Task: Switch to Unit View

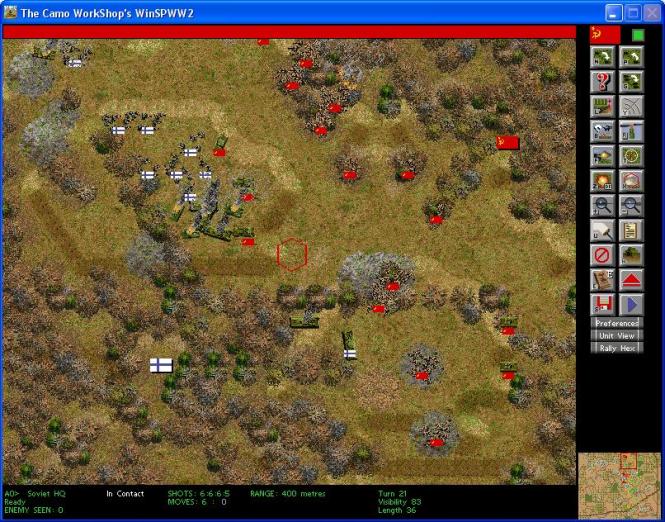Action: [616, 336]
